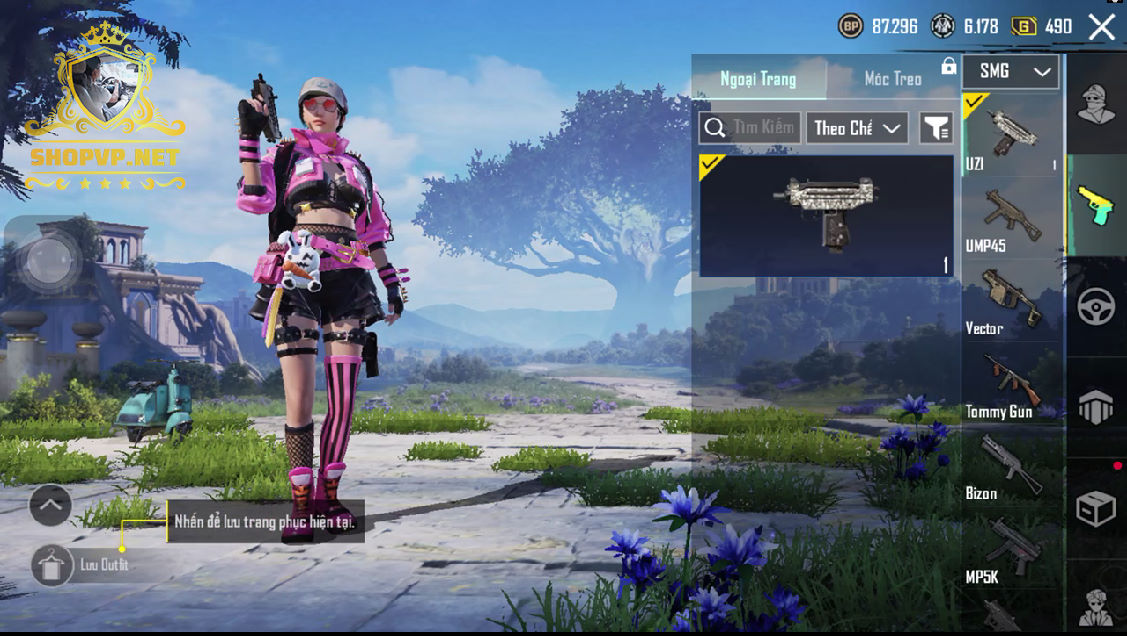Image resolution: width=1127 pixels, height=636 pixels.
Task: Select the UMP45 weapon entry
Action: point(1011,219)
